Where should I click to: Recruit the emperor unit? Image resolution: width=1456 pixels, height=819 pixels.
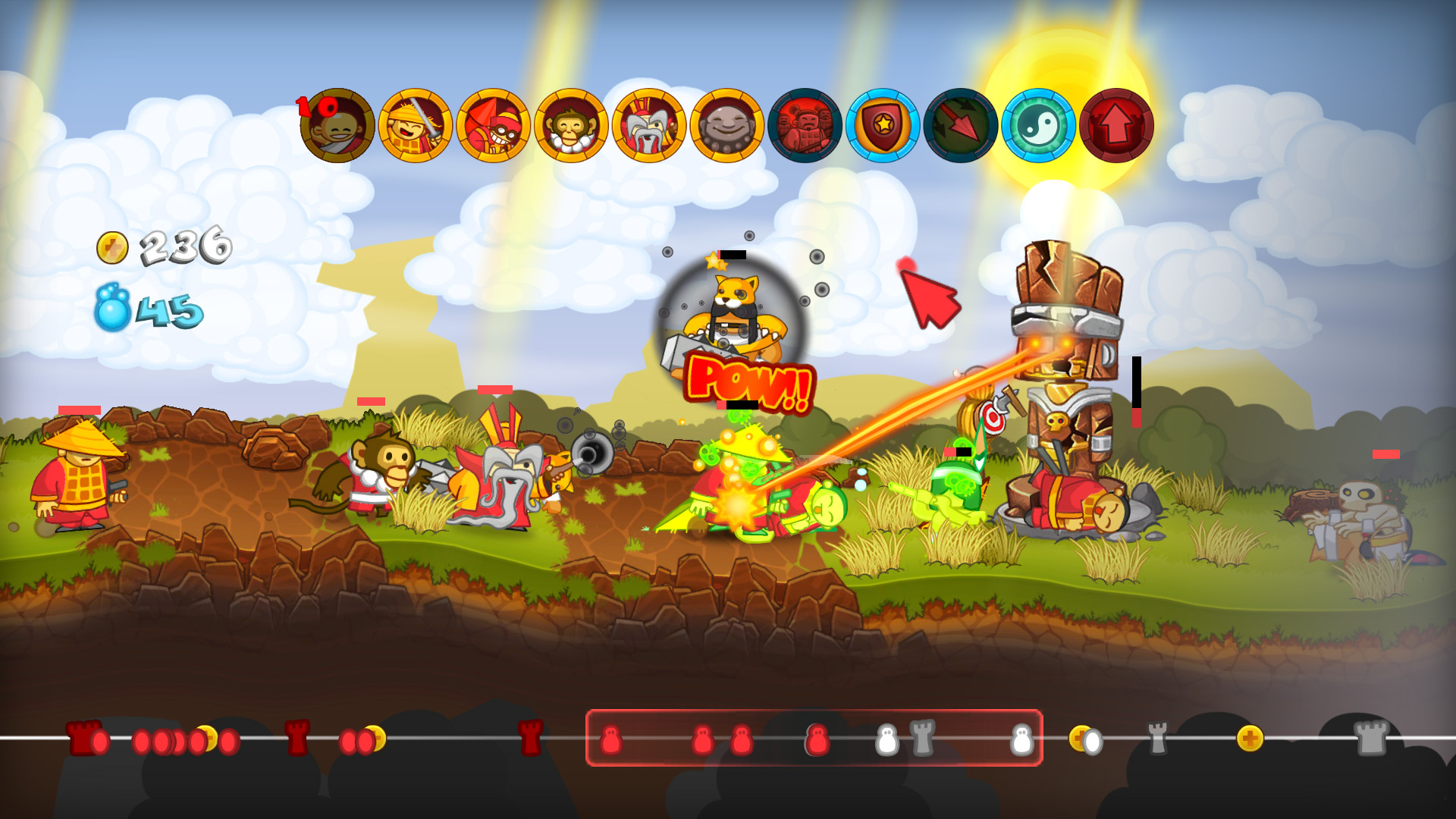click(651, 125)
